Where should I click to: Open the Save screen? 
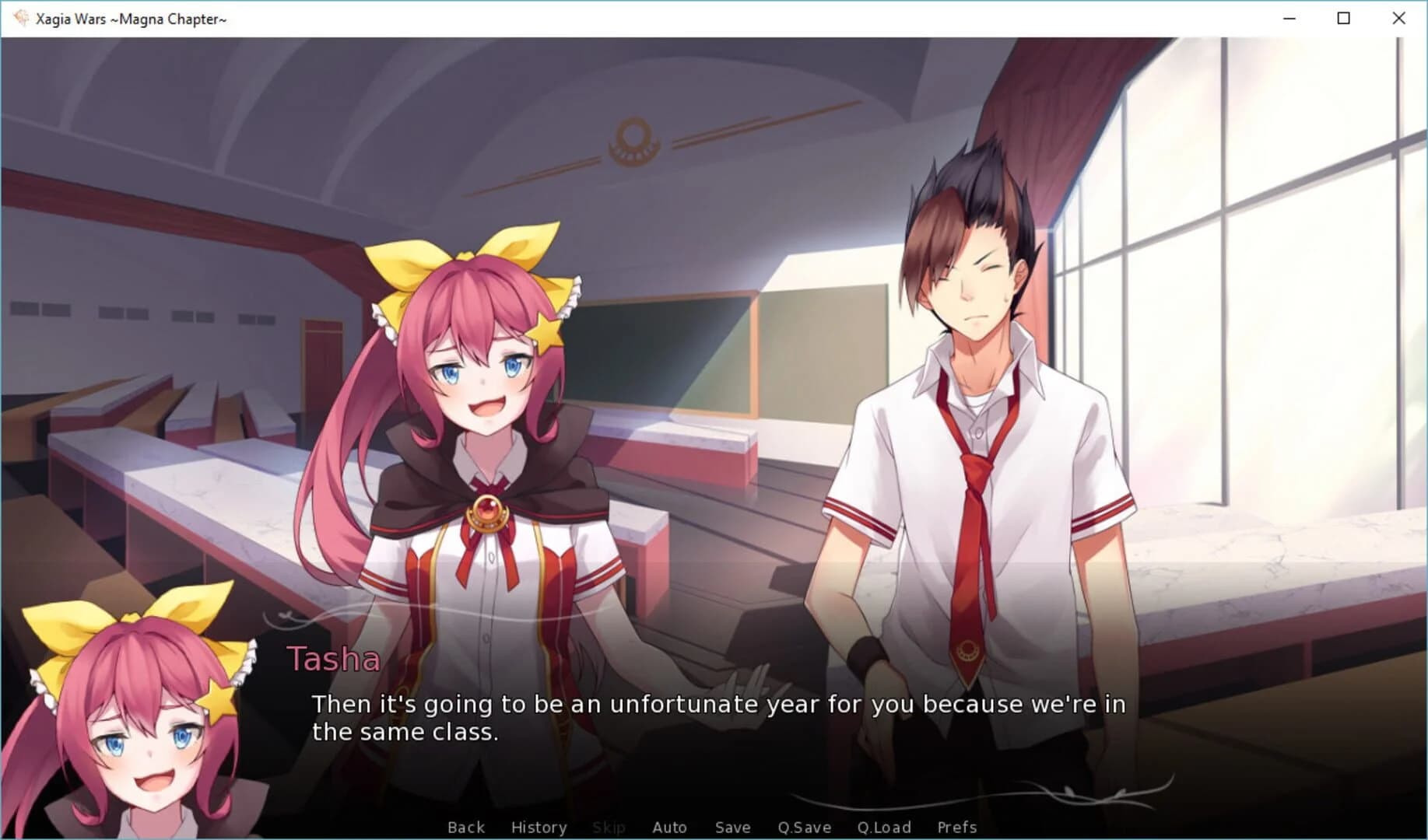click(732, 827)
